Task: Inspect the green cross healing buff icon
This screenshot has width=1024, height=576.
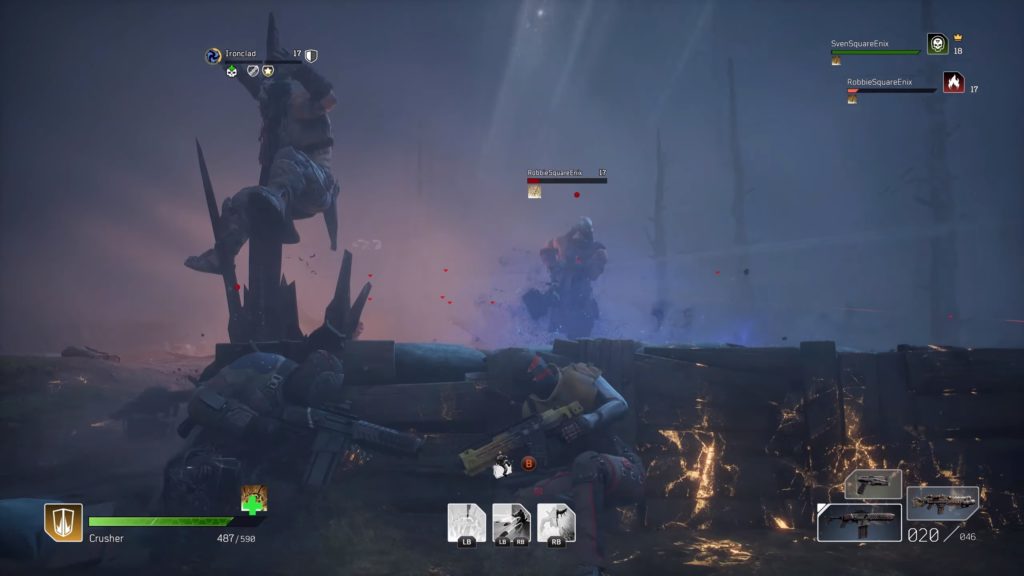Action: point(253,499)
